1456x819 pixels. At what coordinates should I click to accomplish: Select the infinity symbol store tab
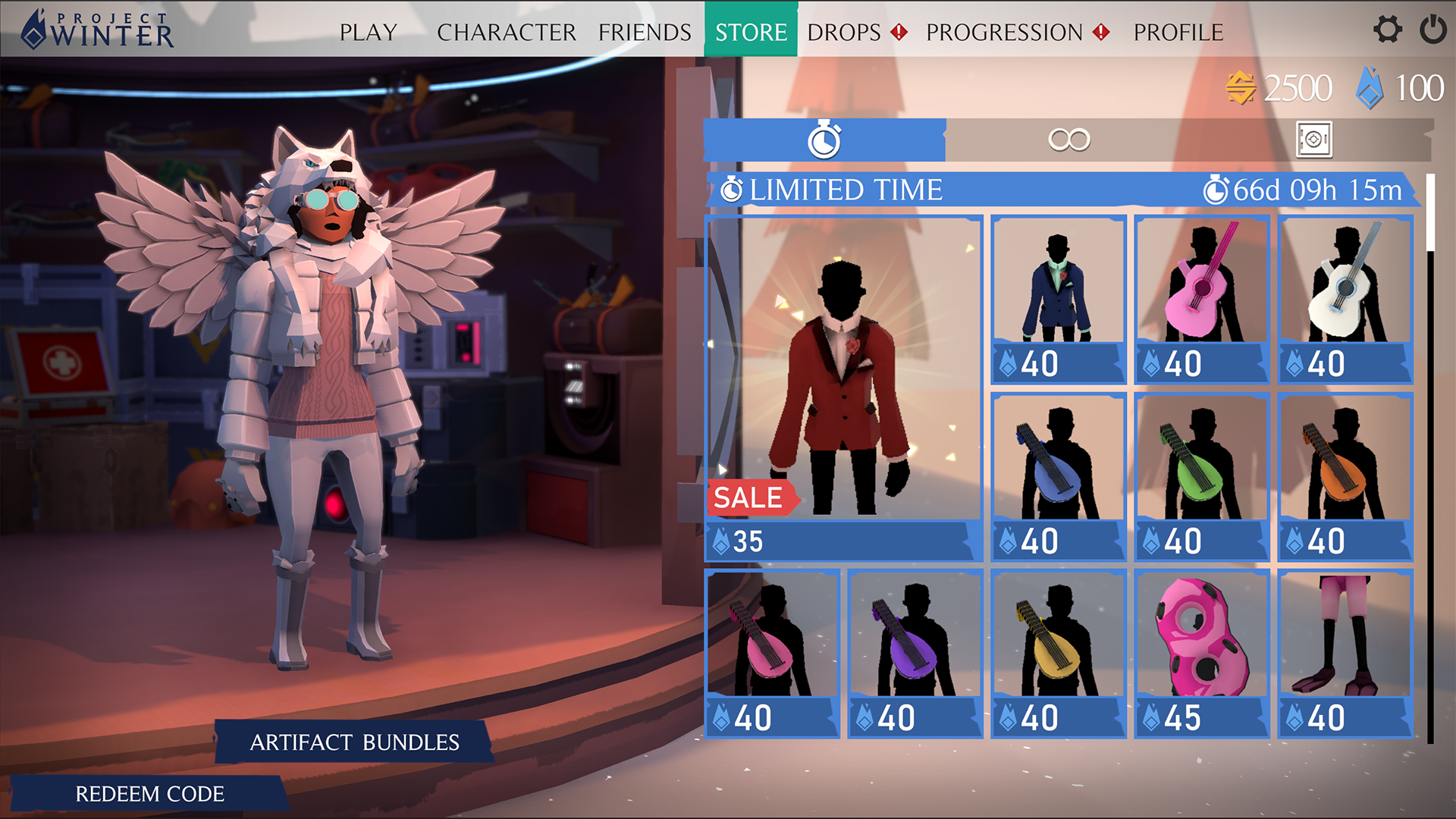pos(1068,140)
